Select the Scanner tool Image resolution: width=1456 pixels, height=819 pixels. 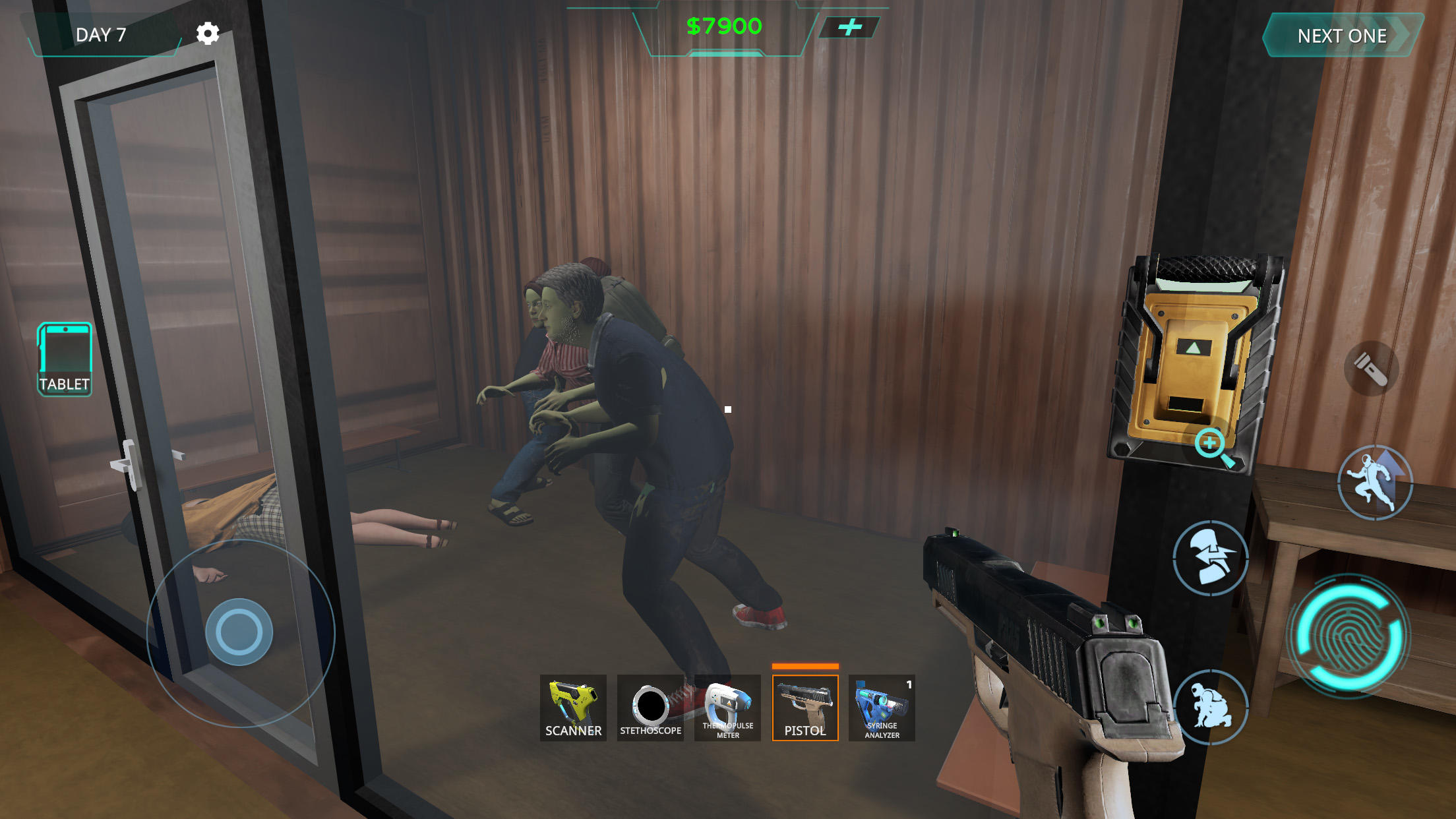(573, 709)
